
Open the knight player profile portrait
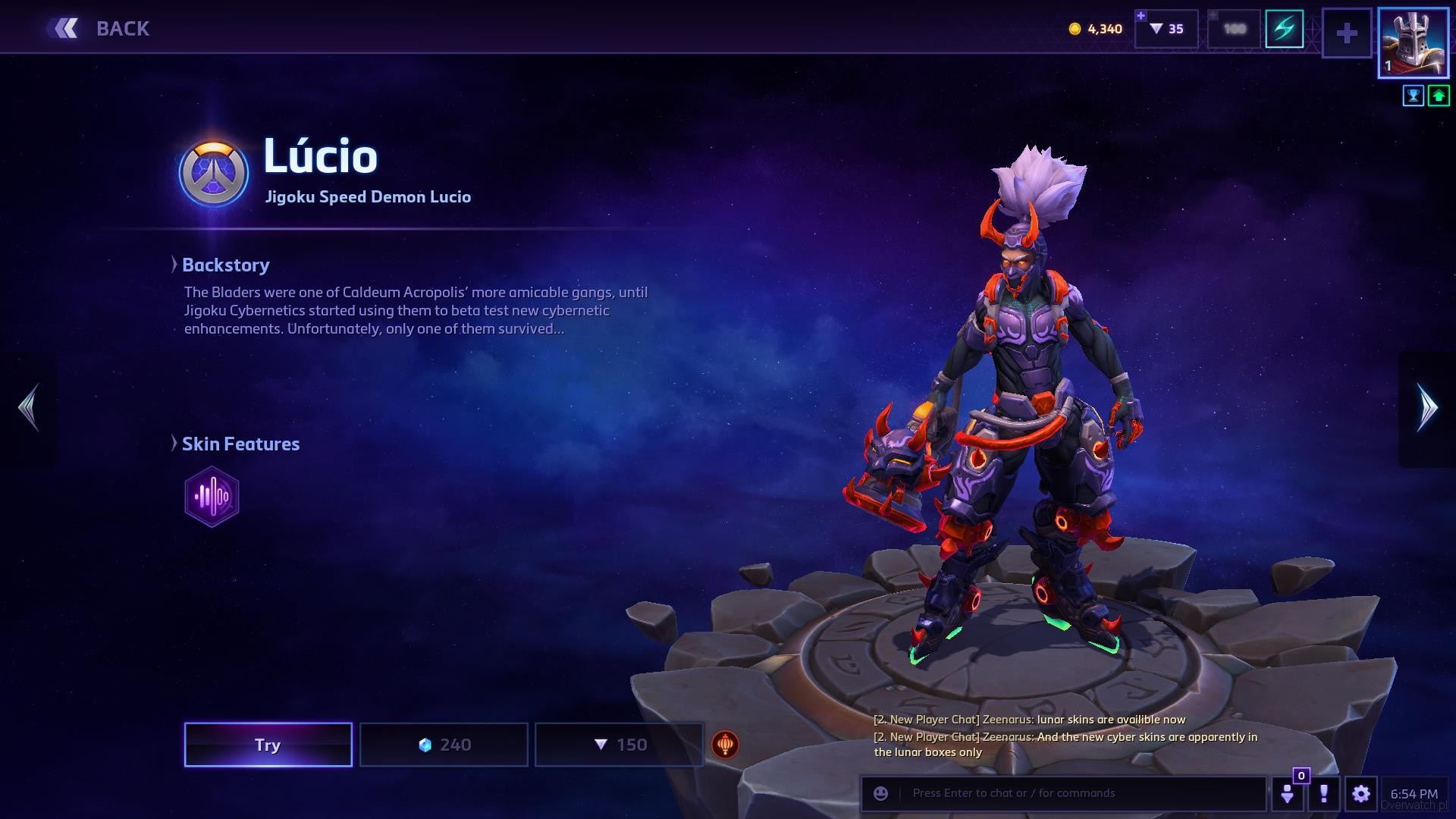(1413, 43)
